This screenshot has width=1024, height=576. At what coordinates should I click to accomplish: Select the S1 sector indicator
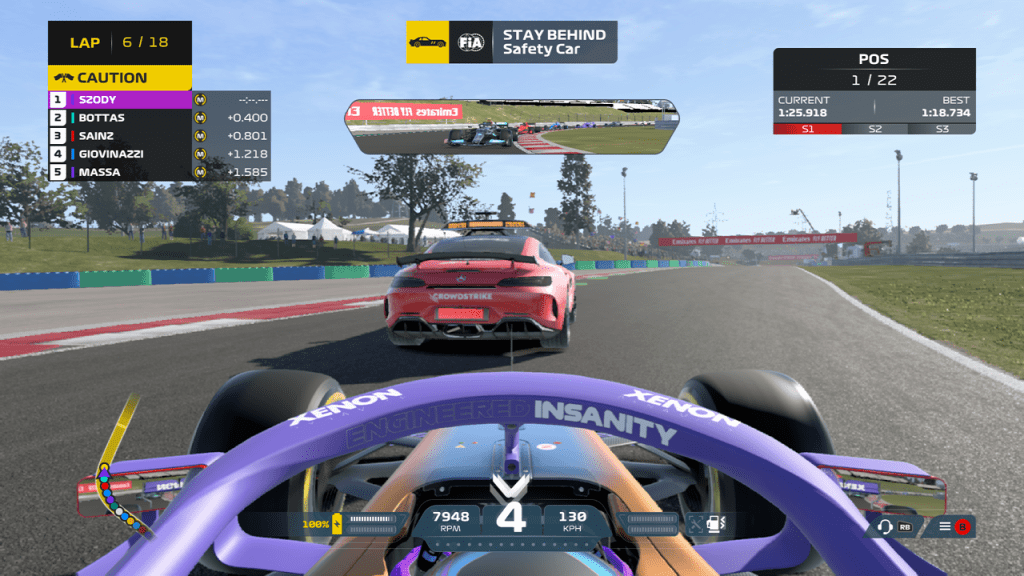point(807,129)
